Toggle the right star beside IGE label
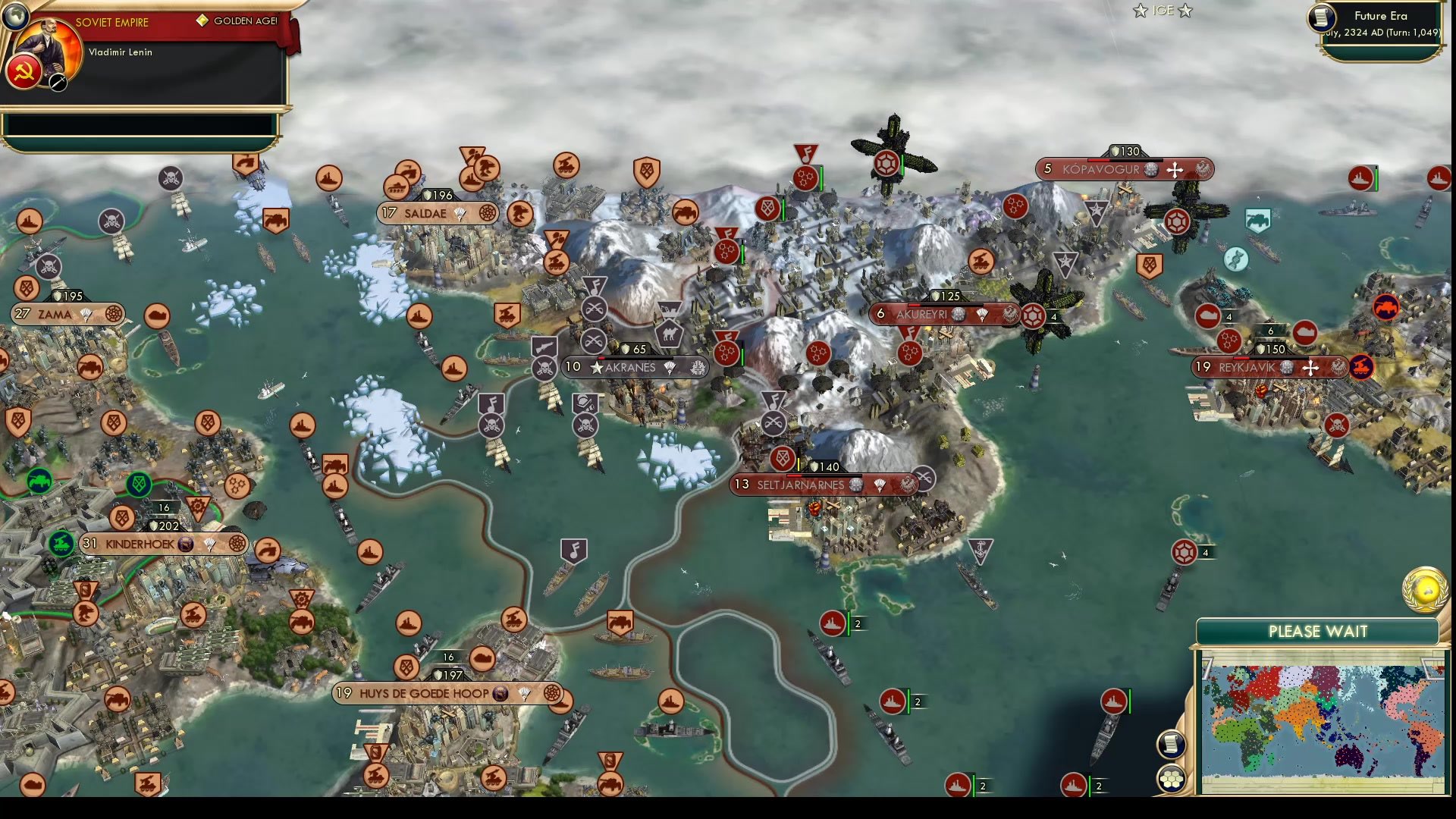Screen dimensions: 1456x819 (x=1184, y=11)
